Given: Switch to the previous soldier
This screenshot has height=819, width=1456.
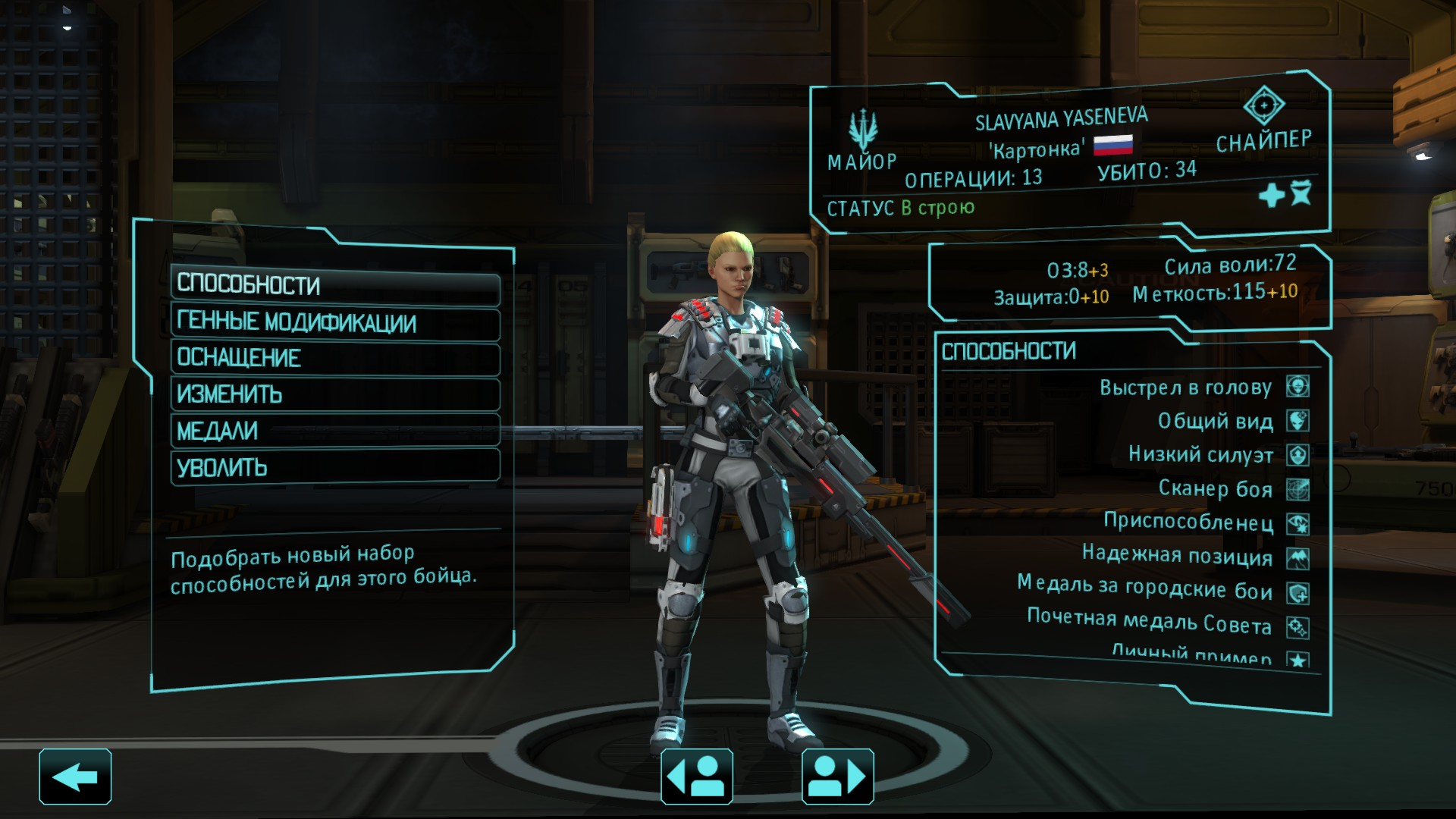Looking at the screenshot, I should point(696,777).
